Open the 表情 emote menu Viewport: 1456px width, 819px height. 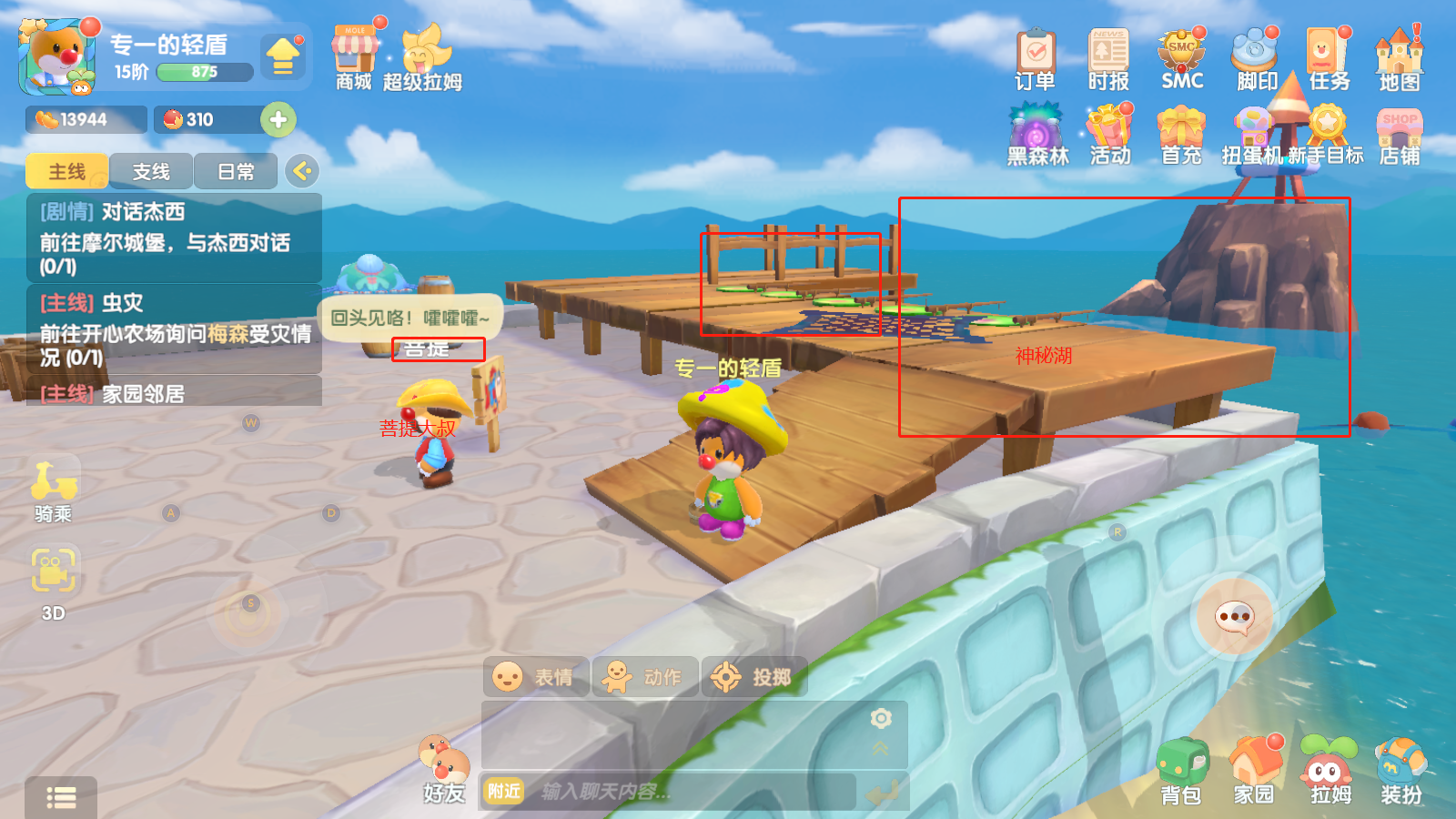tap(535, 677)
